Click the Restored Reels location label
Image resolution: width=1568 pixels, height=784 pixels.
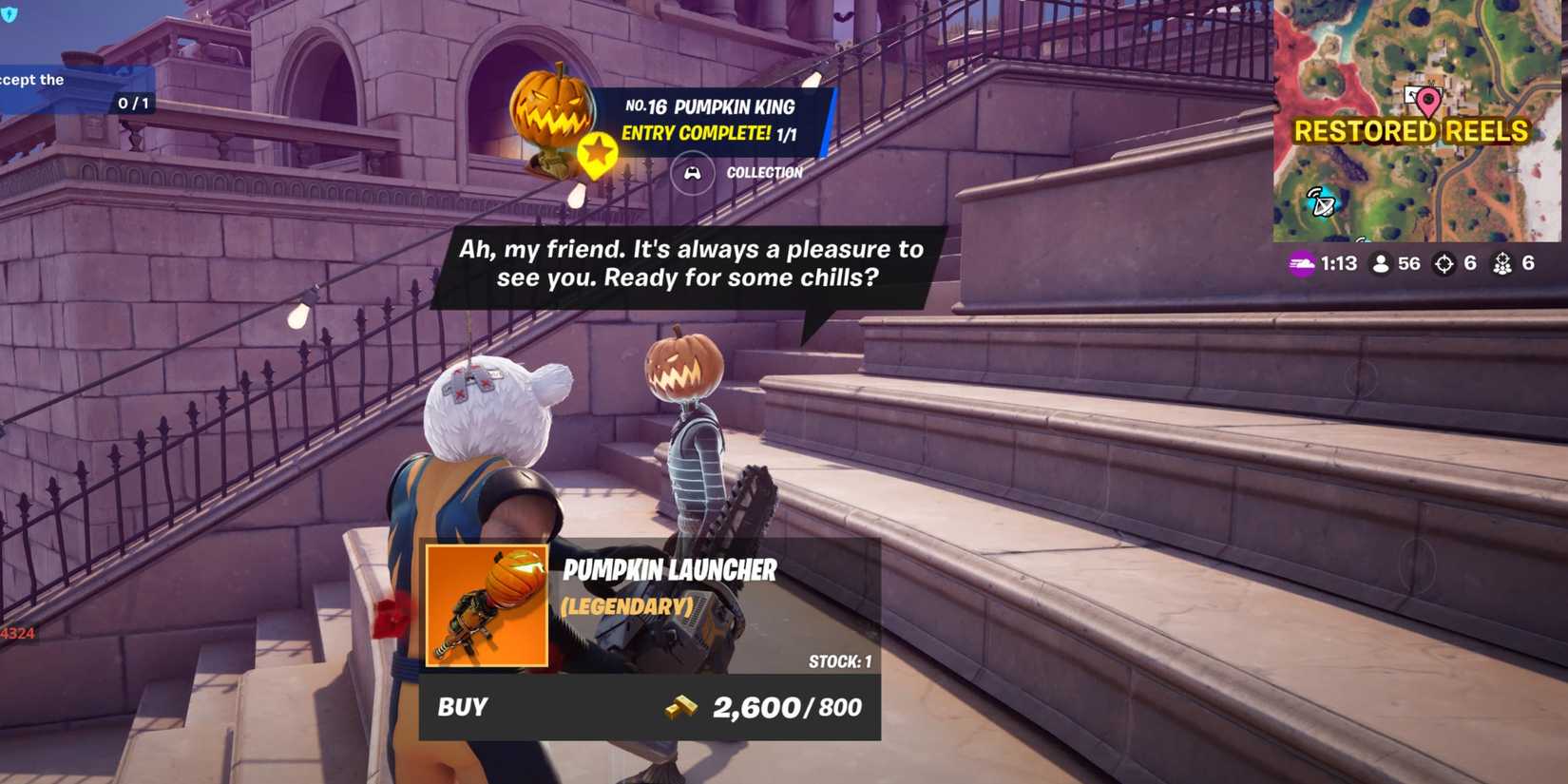(1413, 131)
